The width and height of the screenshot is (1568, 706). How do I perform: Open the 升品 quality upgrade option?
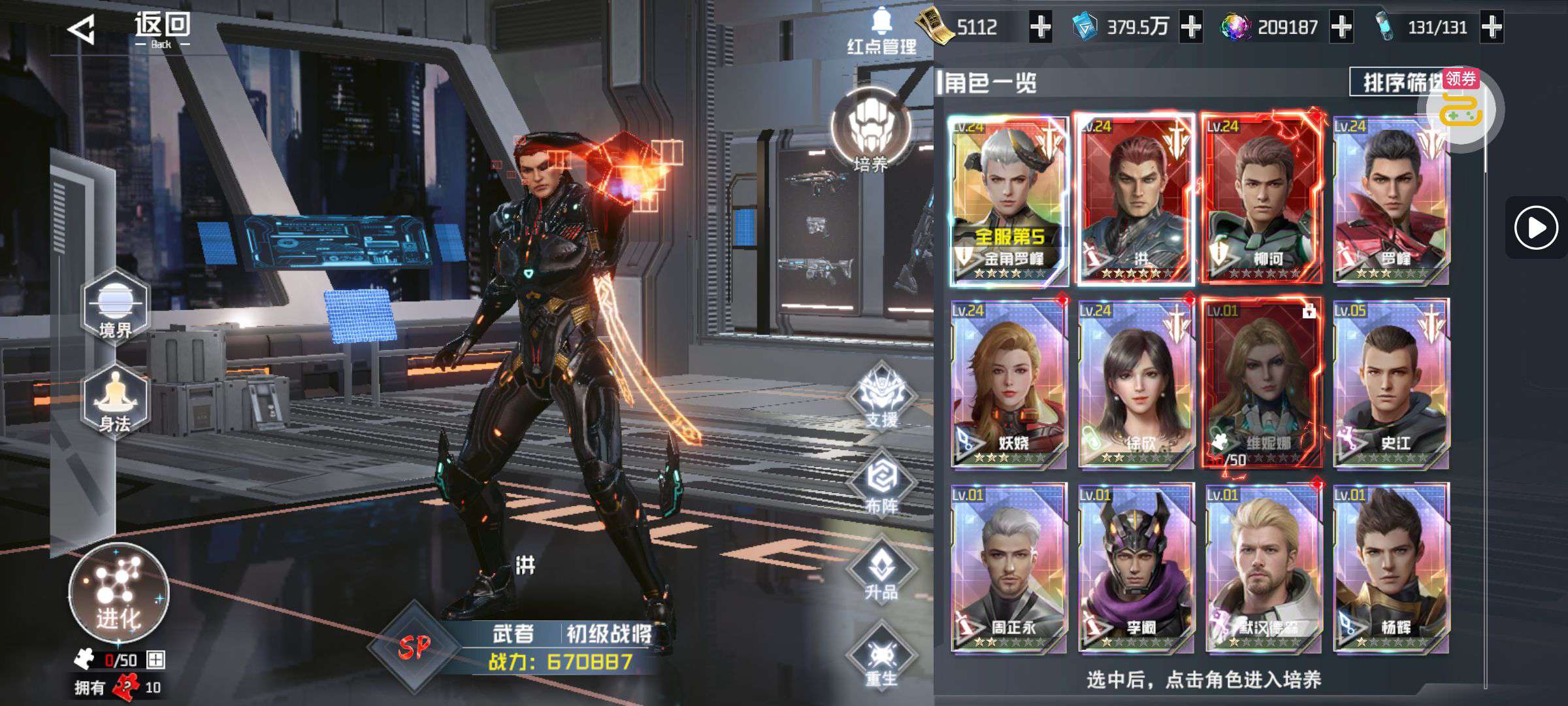882,569
